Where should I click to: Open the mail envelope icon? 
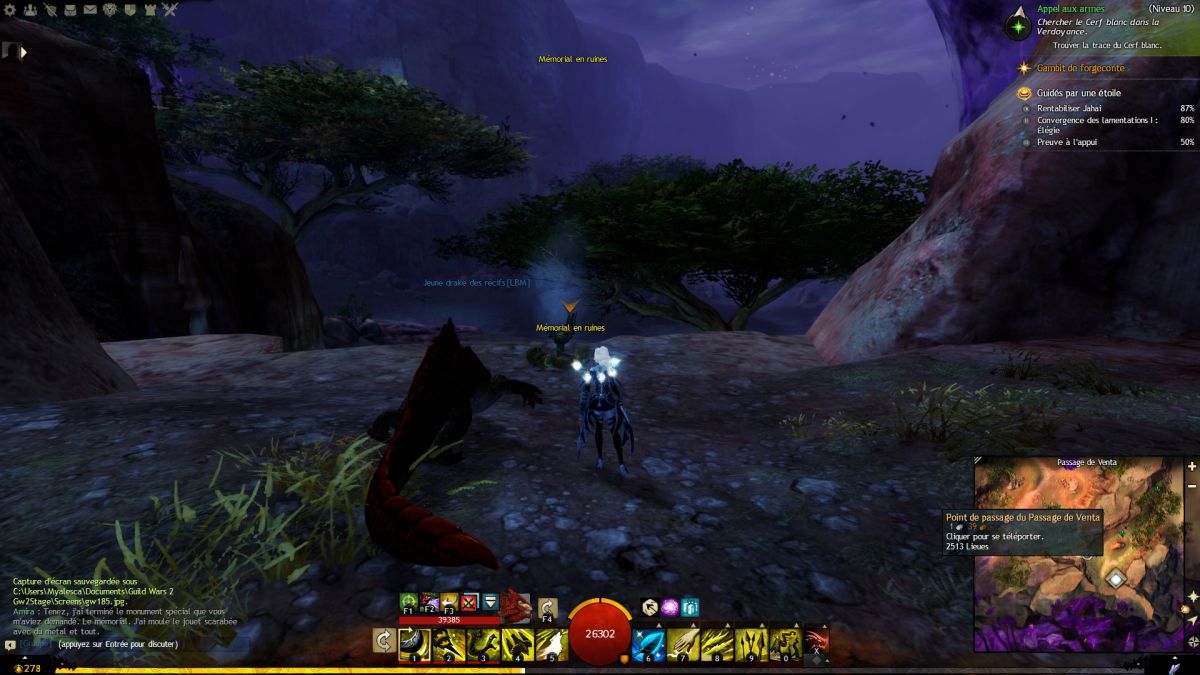pyautogui.click(x=91, y=9)
